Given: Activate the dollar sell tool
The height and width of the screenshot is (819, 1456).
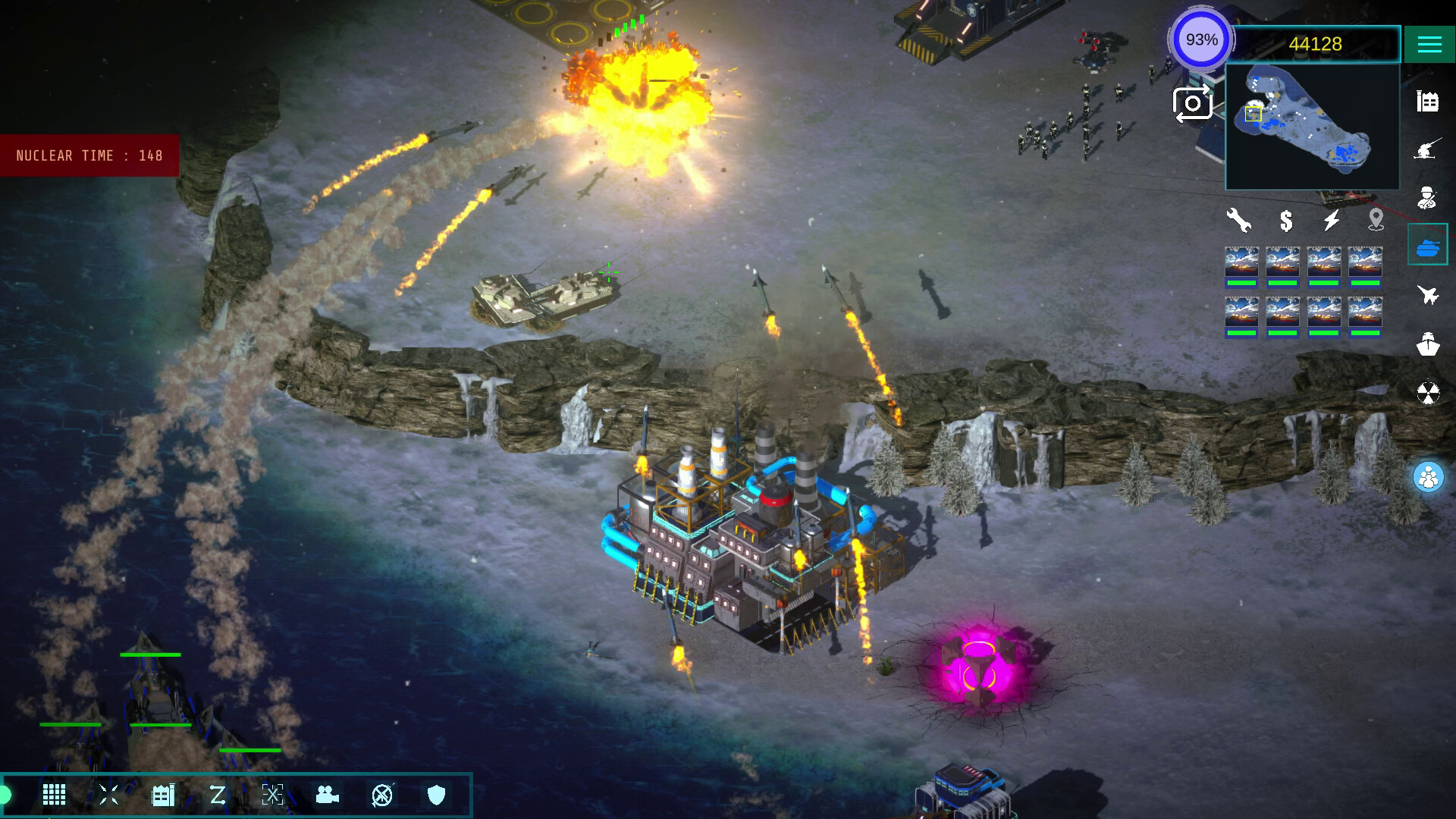Looking at the screenshot, I should pos(1286,221).
